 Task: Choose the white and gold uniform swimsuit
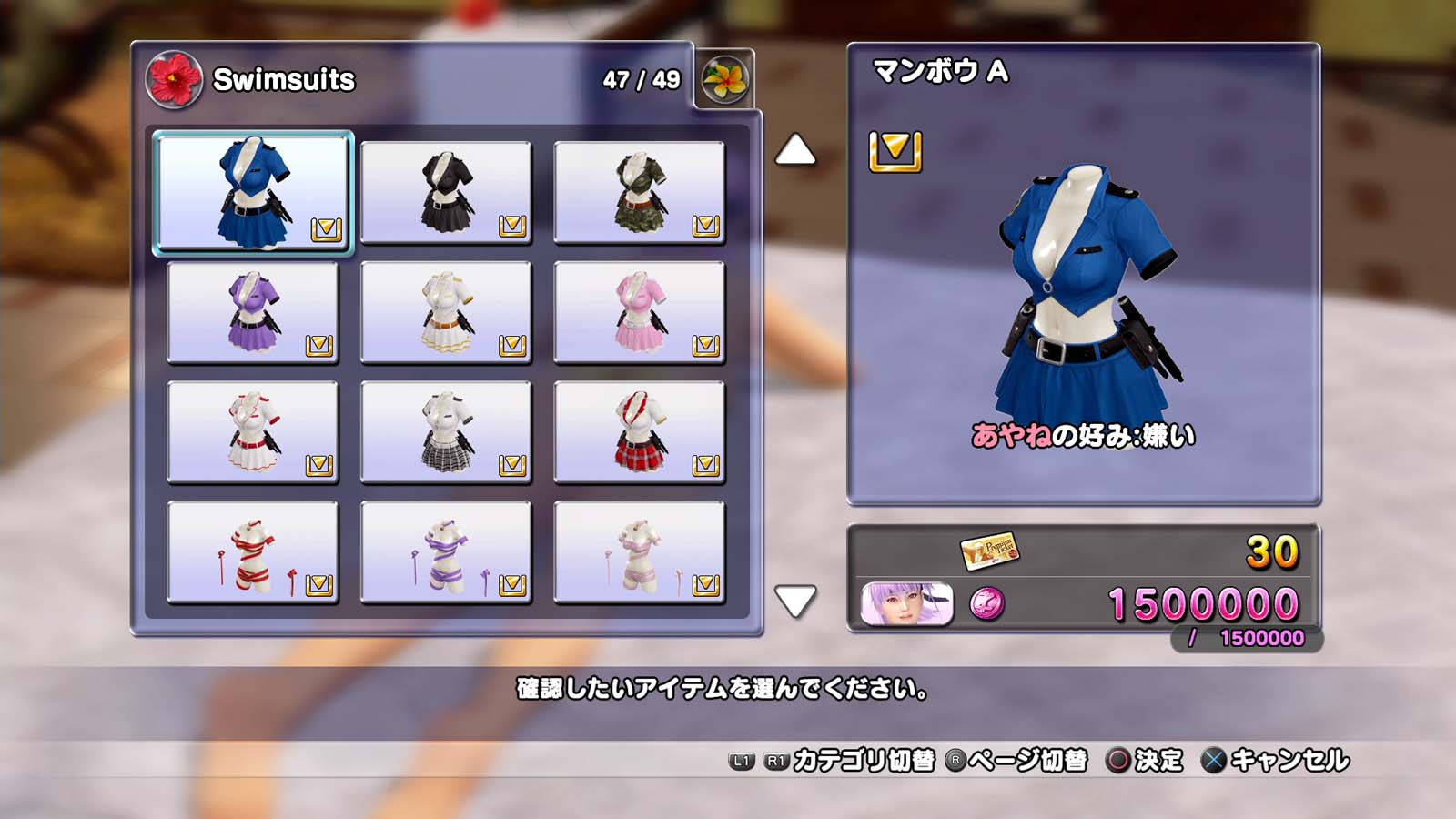[x=446, y=312]
